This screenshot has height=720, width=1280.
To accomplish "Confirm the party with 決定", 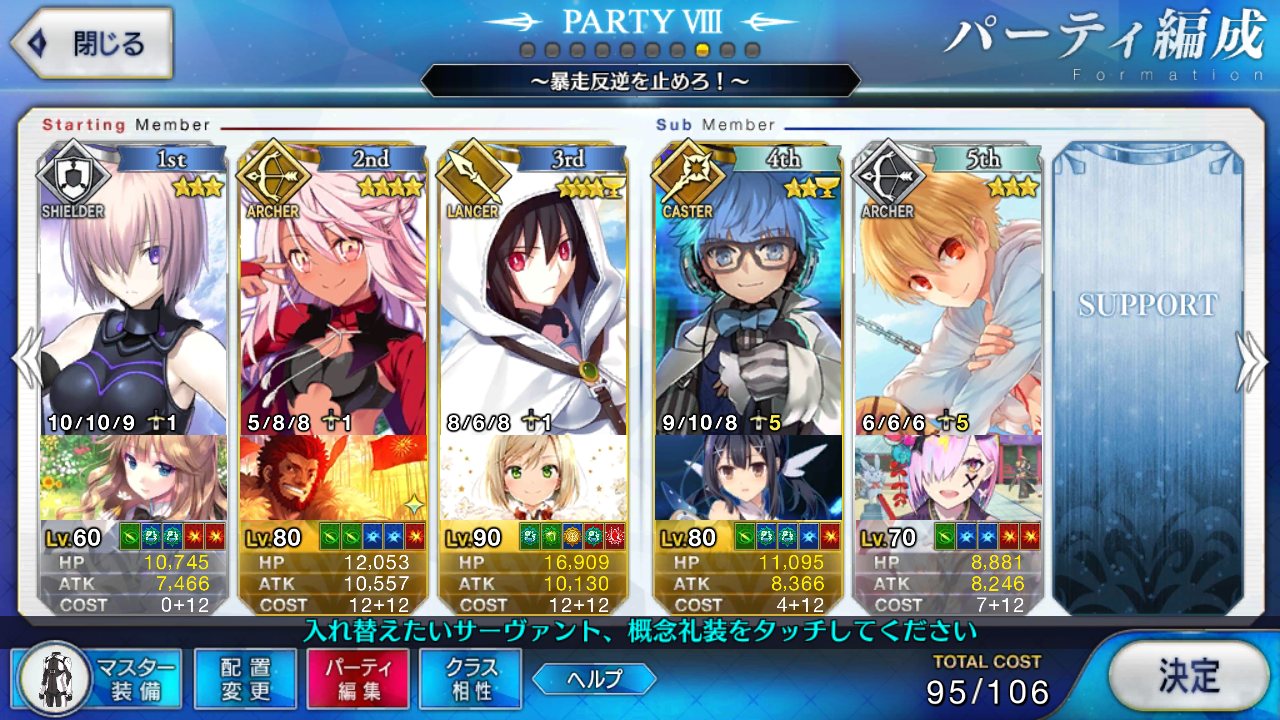I will 1189,676.
